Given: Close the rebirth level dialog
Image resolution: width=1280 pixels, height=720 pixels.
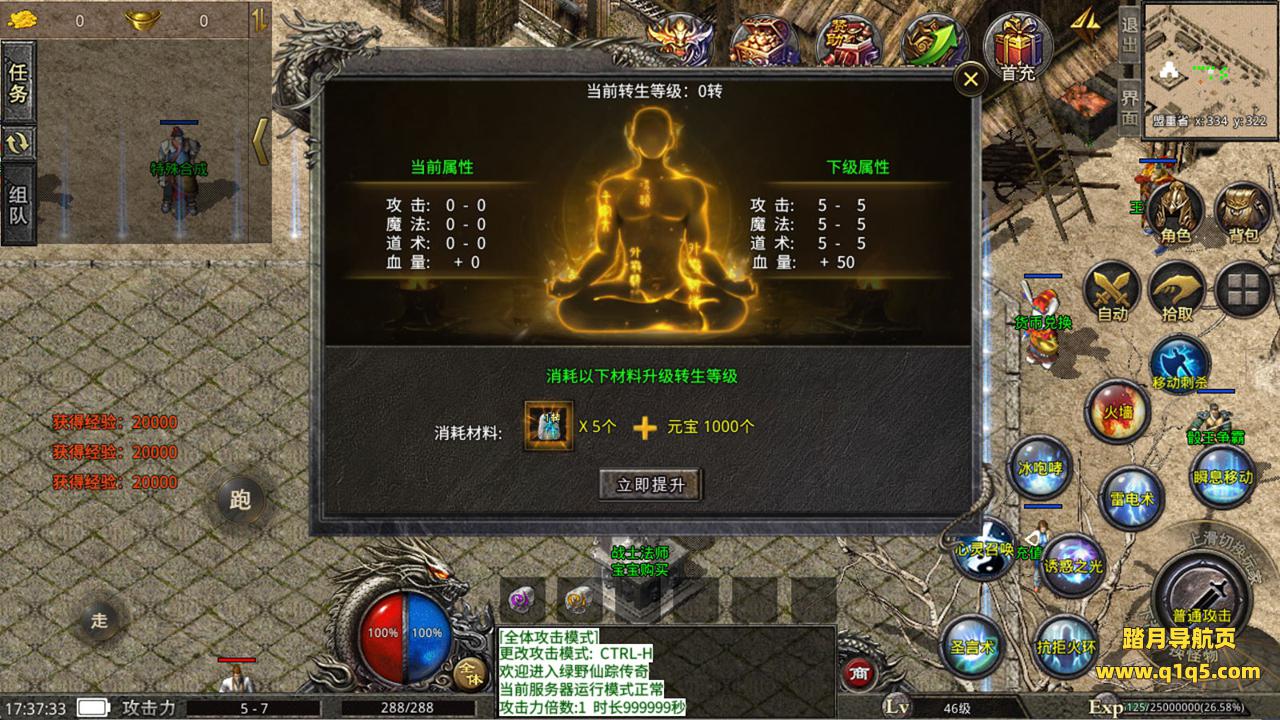Looking at the screenshot, I should tap(970, 80).
